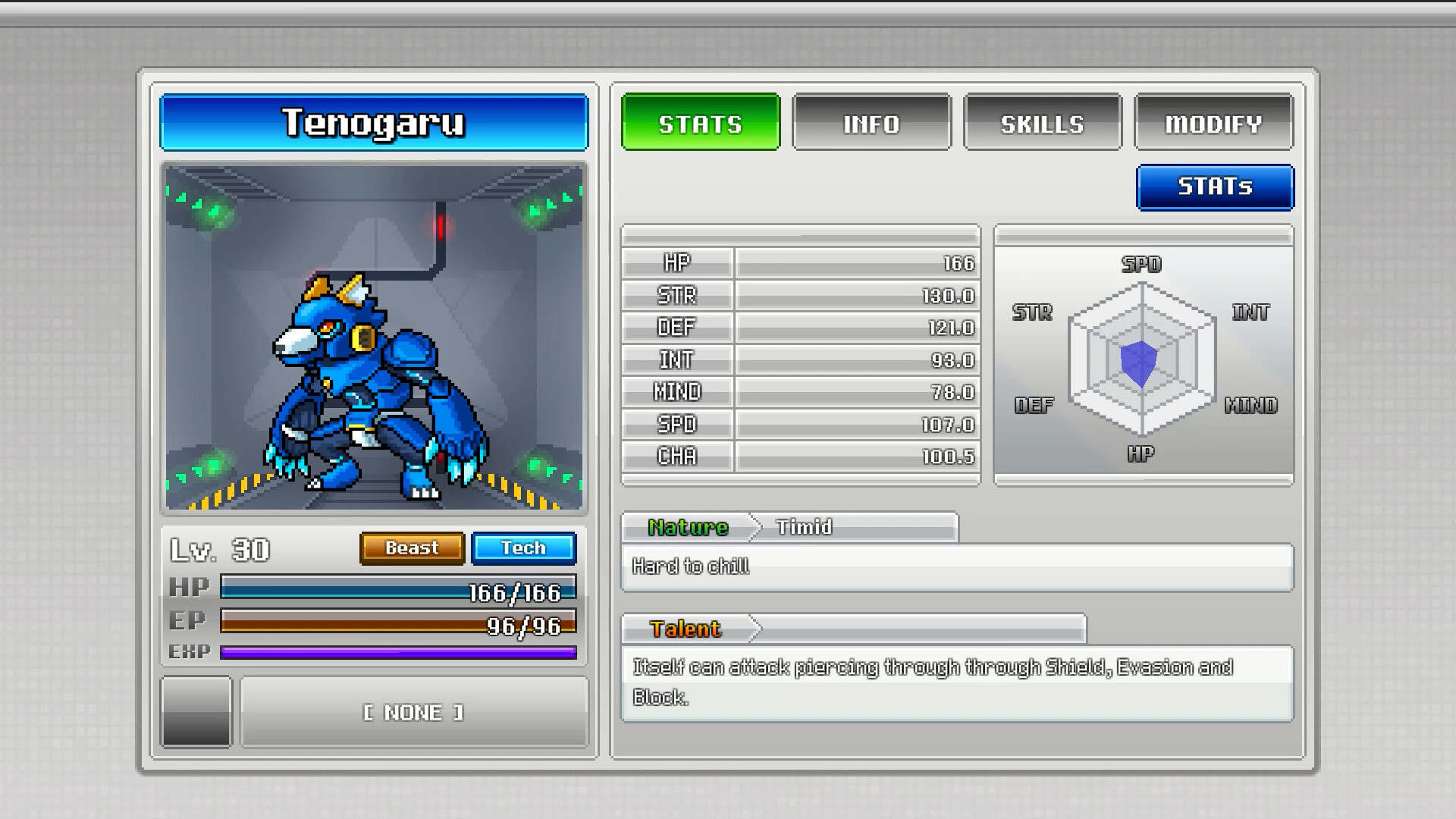
Task: Click the STR stat row to highlight it
Action: (x=800, y=296)
